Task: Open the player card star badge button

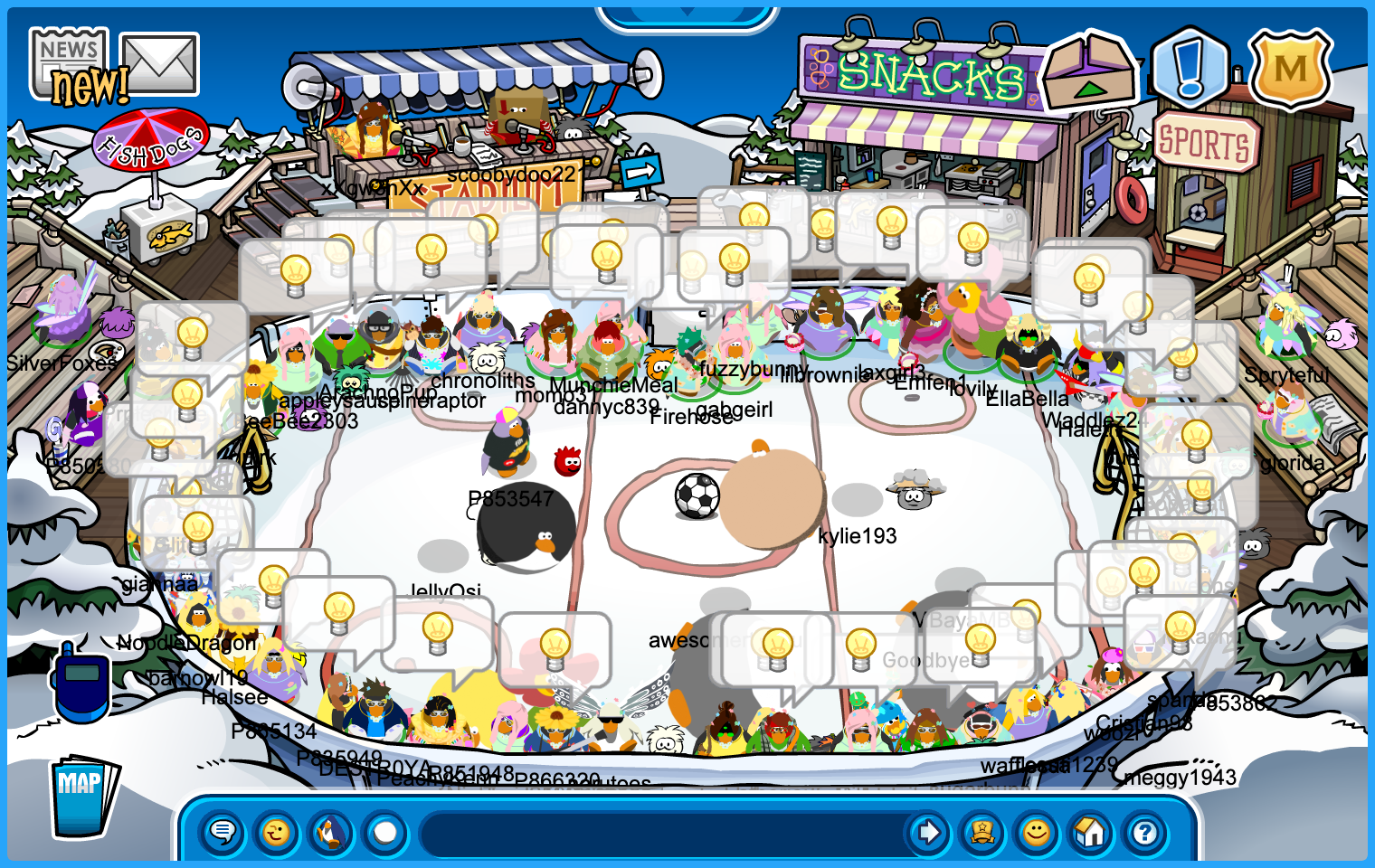Action: (982, 832)
